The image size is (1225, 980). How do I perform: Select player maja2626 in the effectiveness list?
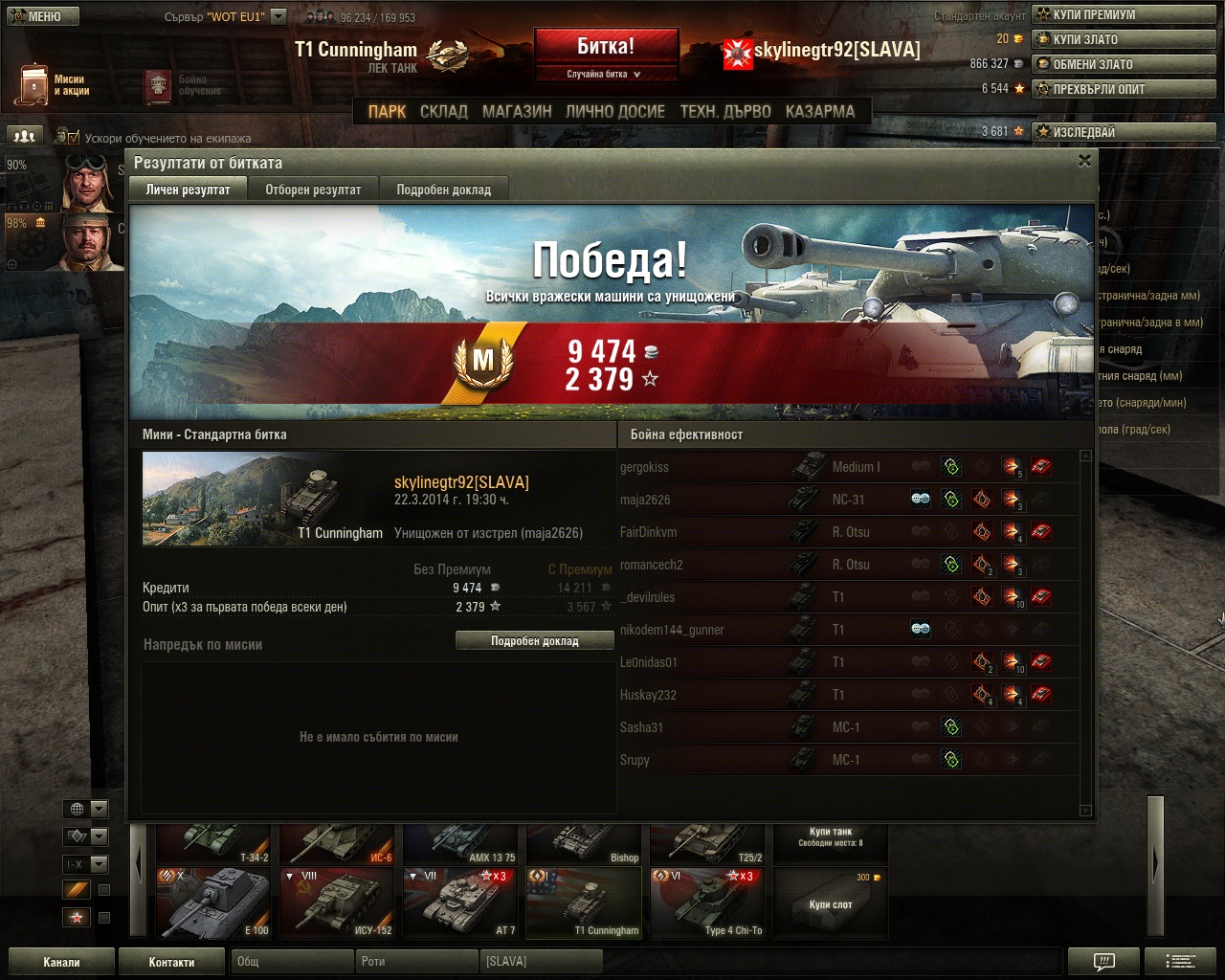[x=645, y=500]
